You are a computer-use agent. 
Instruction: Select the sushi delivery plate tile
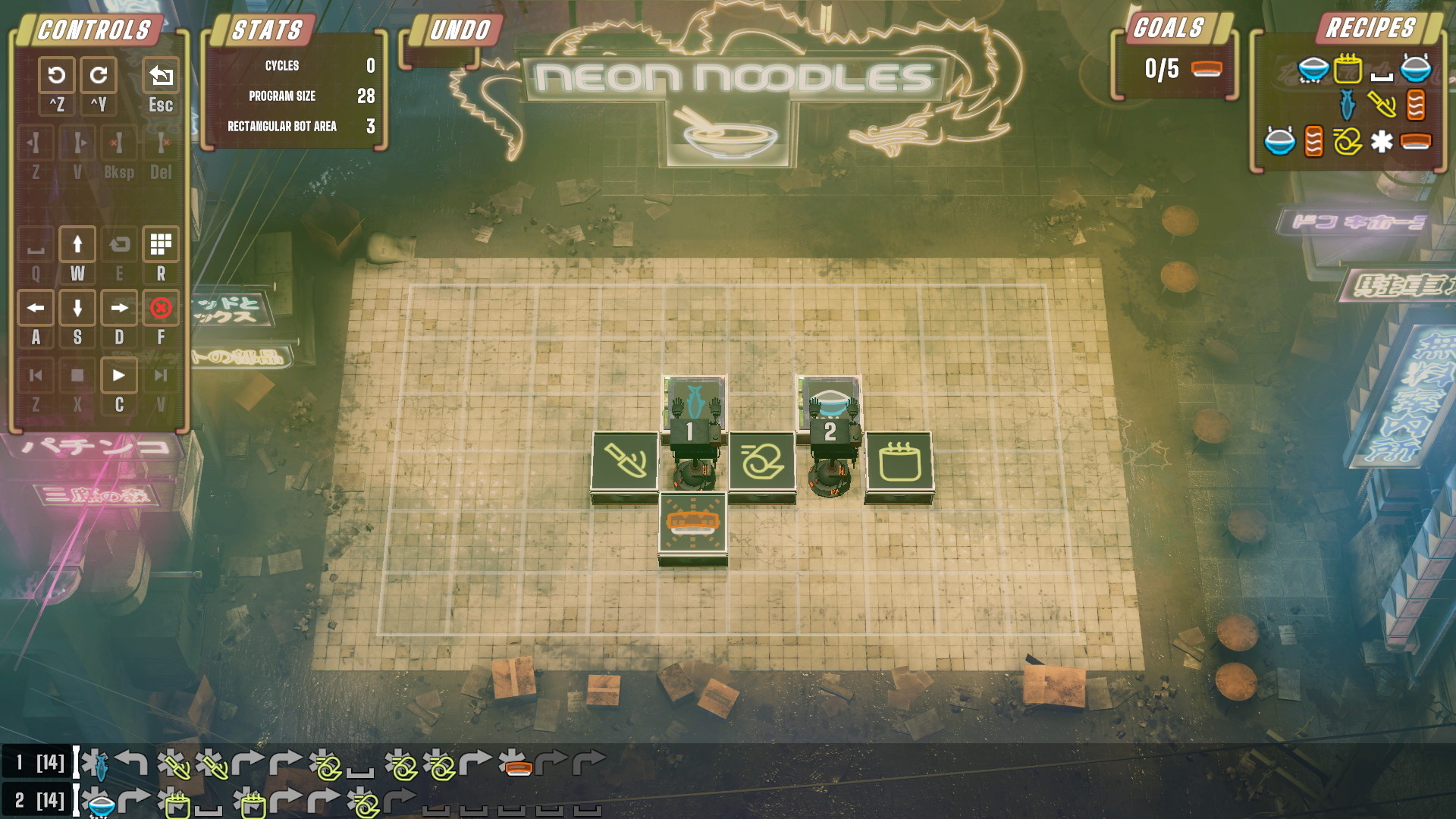(x=692, y=523)
